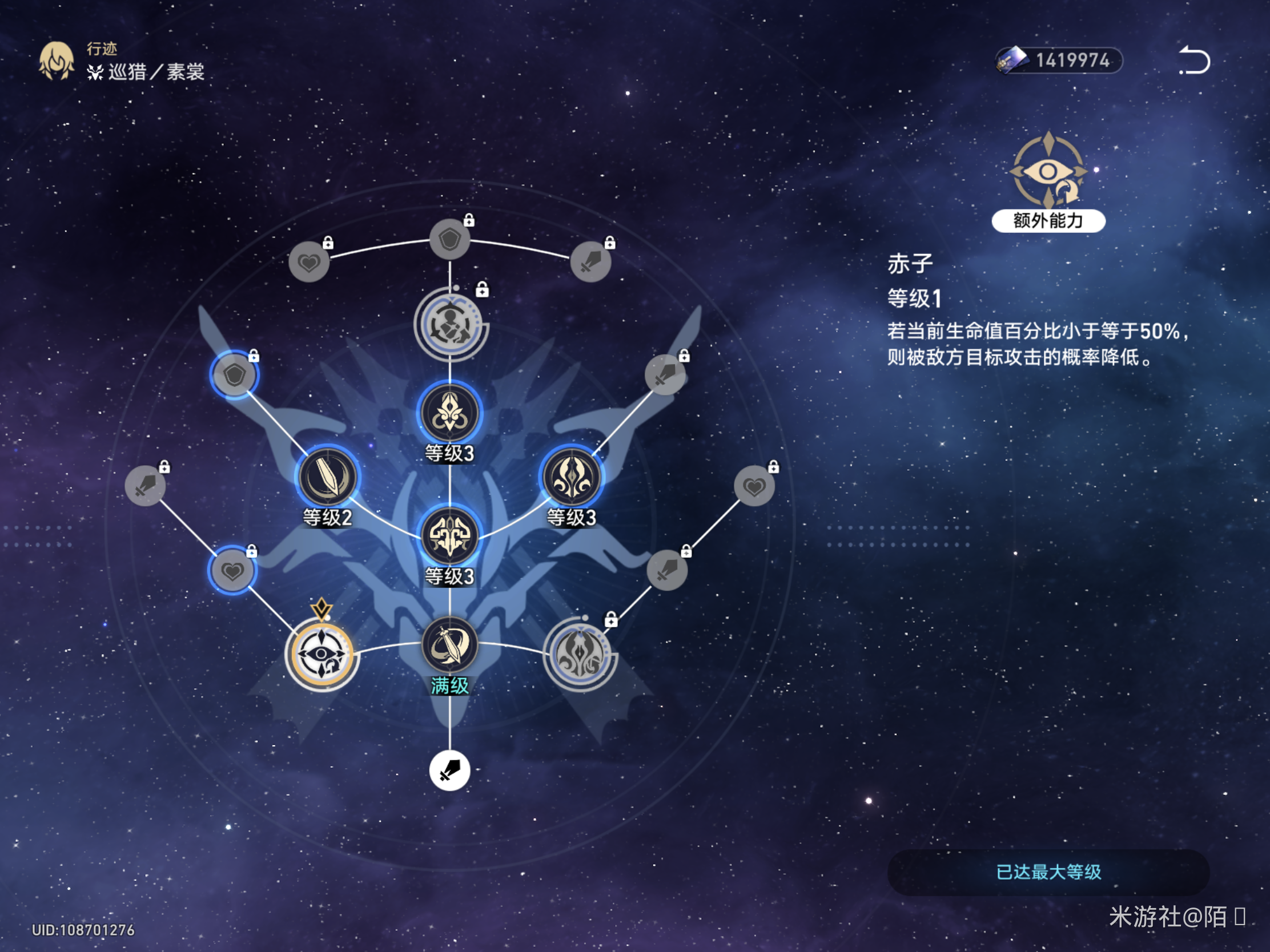Inspect the locked ability node with figure icon
This screenshot has width=1270, height=952.
(450, 325)
